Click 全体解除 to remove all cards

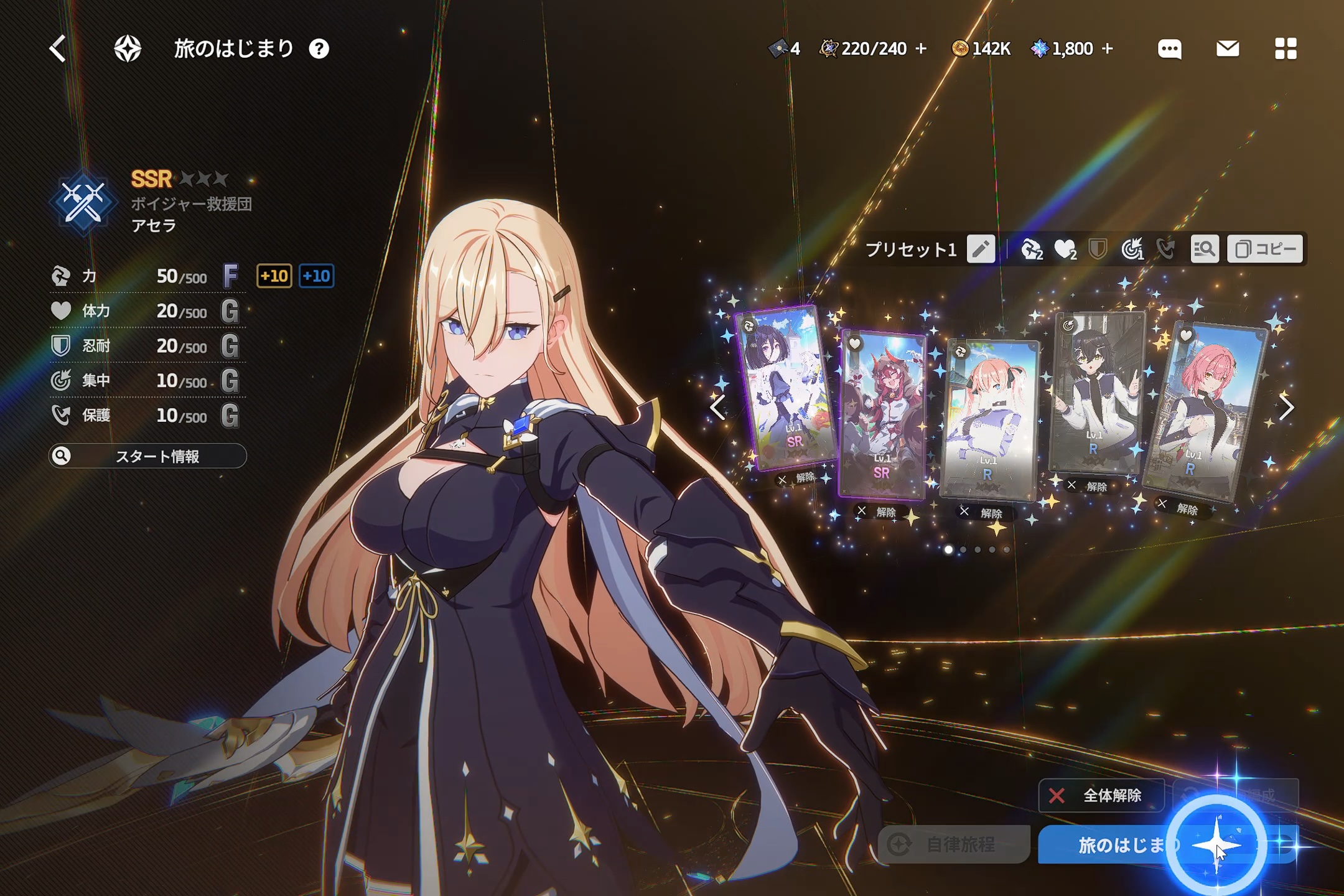(x=1100, y=795)
